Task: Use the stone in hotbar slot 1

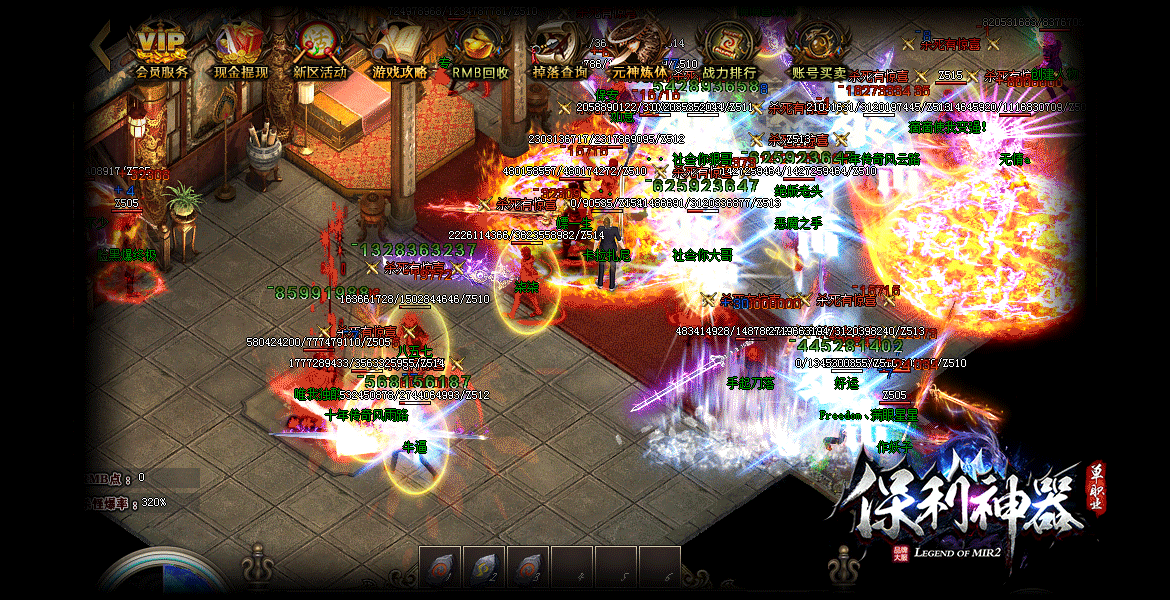Action: pyautogui.click(x=441, y=566)
